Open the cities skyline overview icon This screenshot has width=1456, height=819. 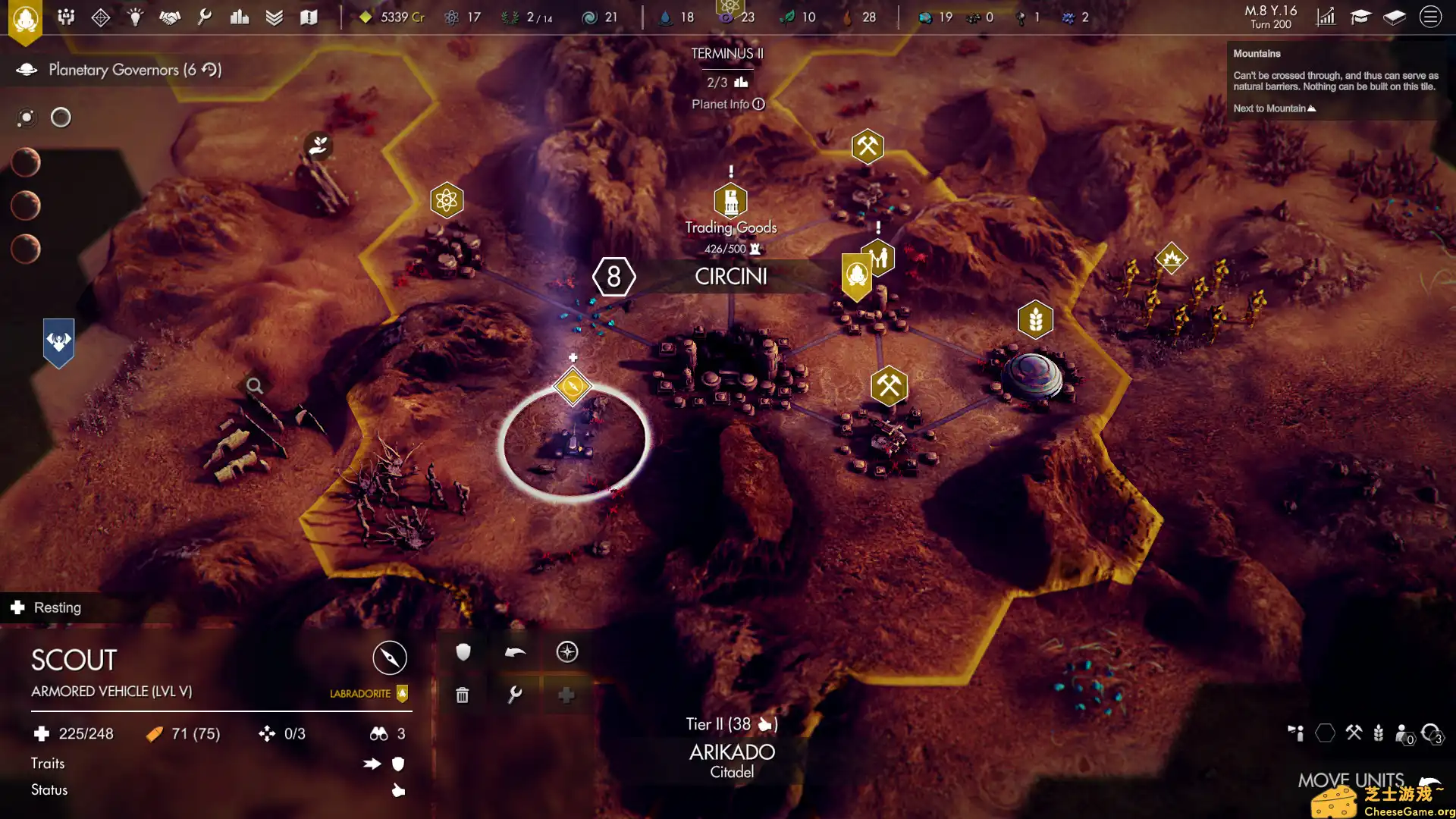[240, 17]
